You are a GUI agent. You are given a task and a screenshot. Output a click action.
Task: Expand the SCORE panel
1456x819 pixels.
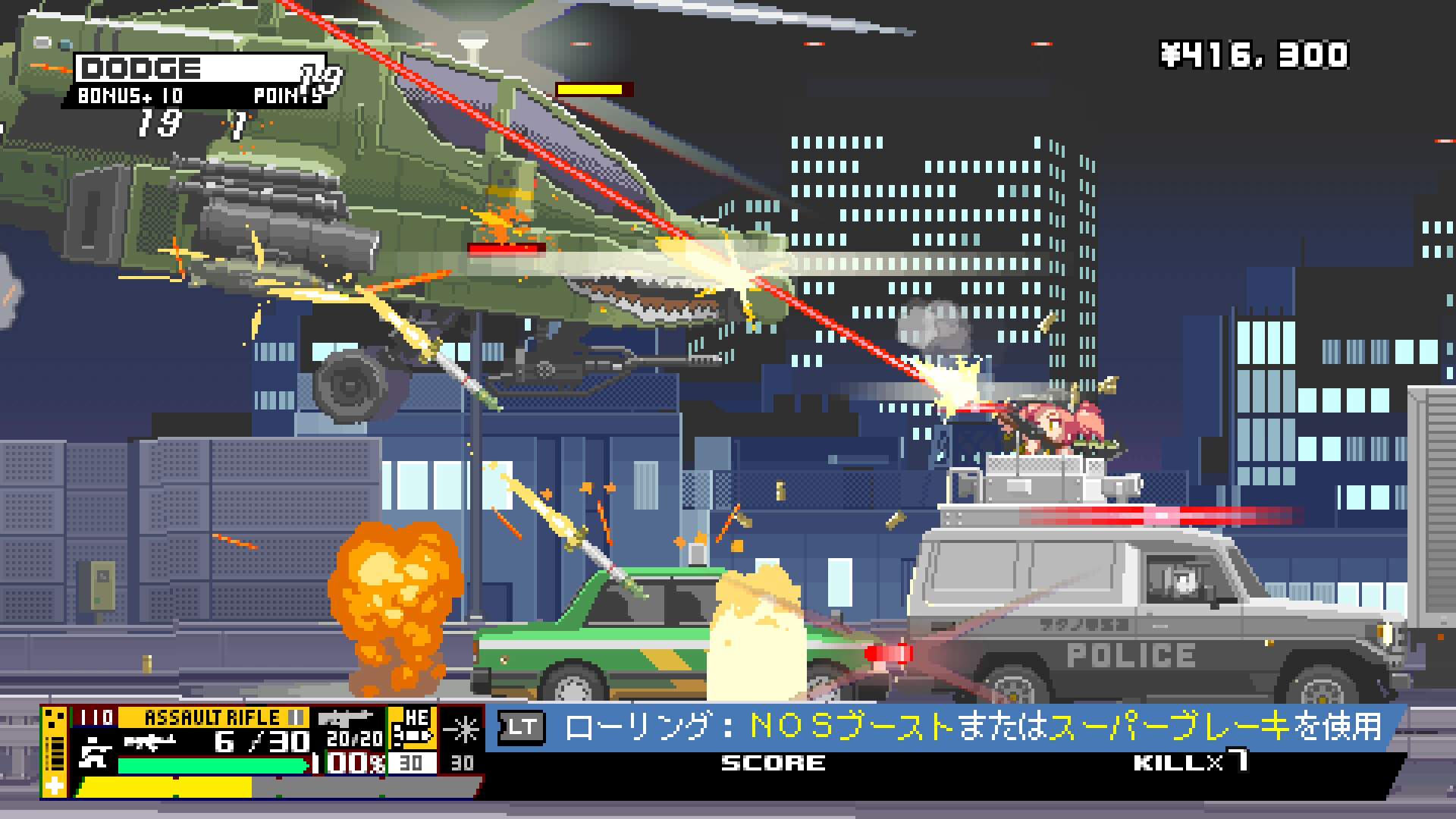773,764
